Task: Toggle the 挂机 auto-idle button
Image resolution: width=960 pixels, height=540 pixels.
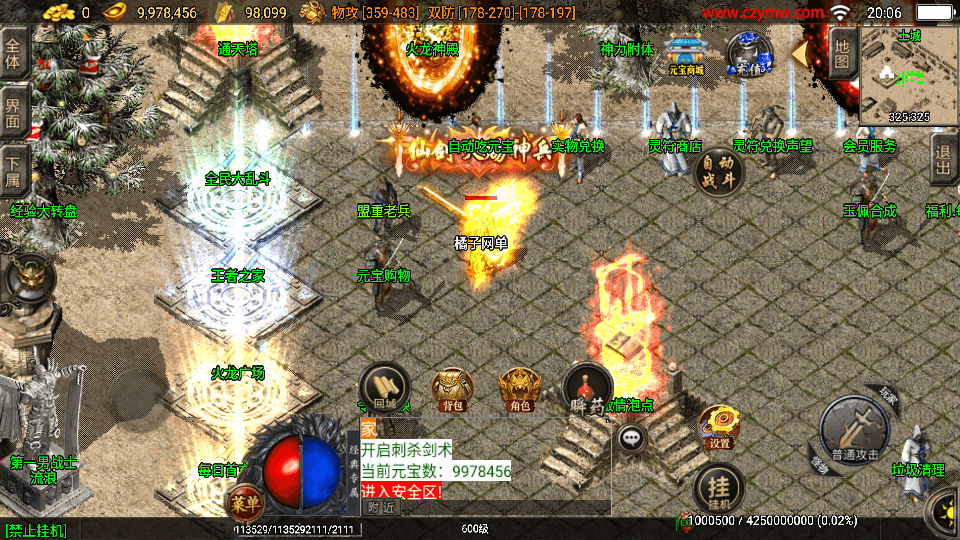Action: tap(718, 489)
